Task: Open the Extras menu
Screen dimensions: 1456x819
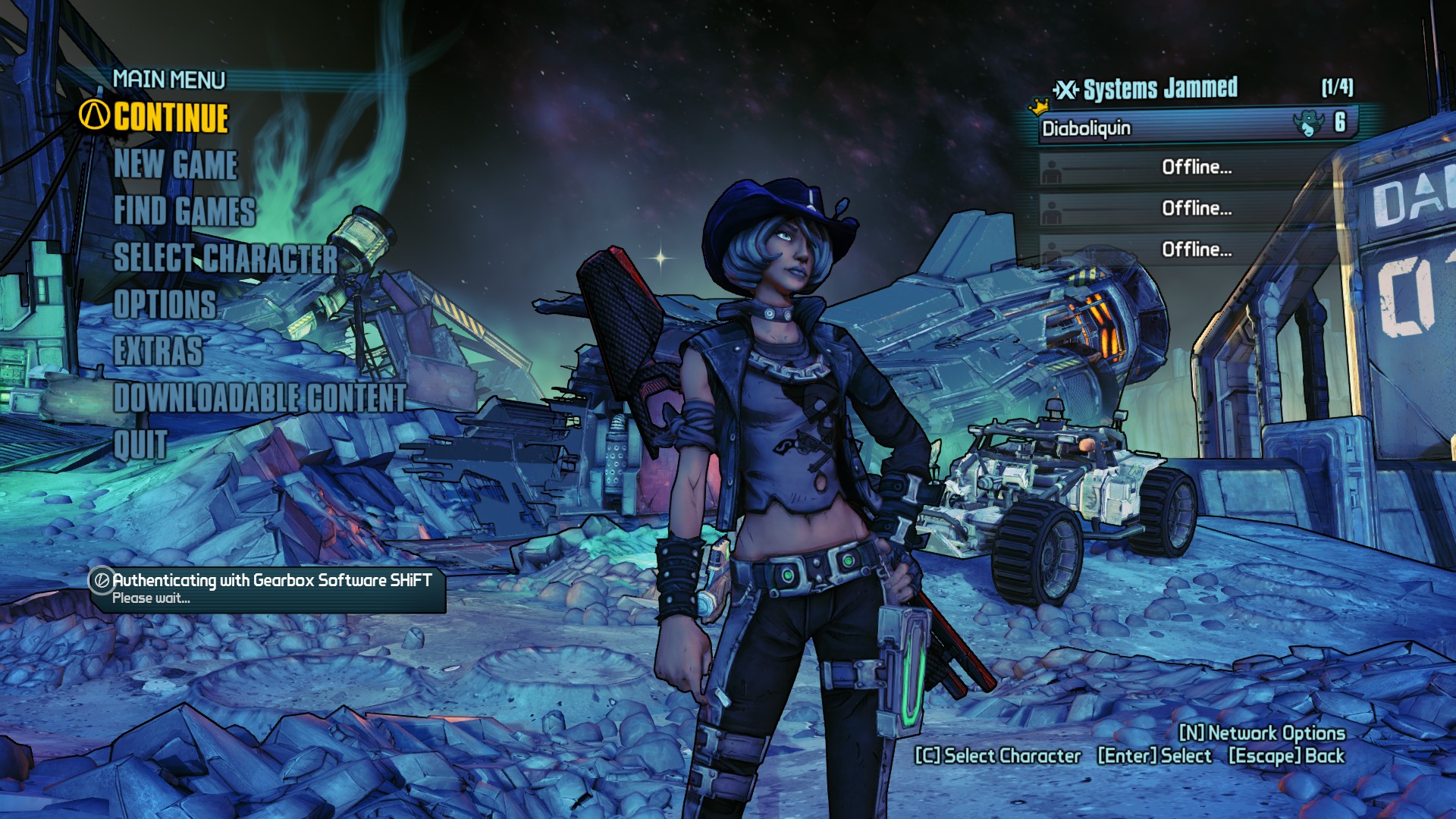Action: click(158, 351)
